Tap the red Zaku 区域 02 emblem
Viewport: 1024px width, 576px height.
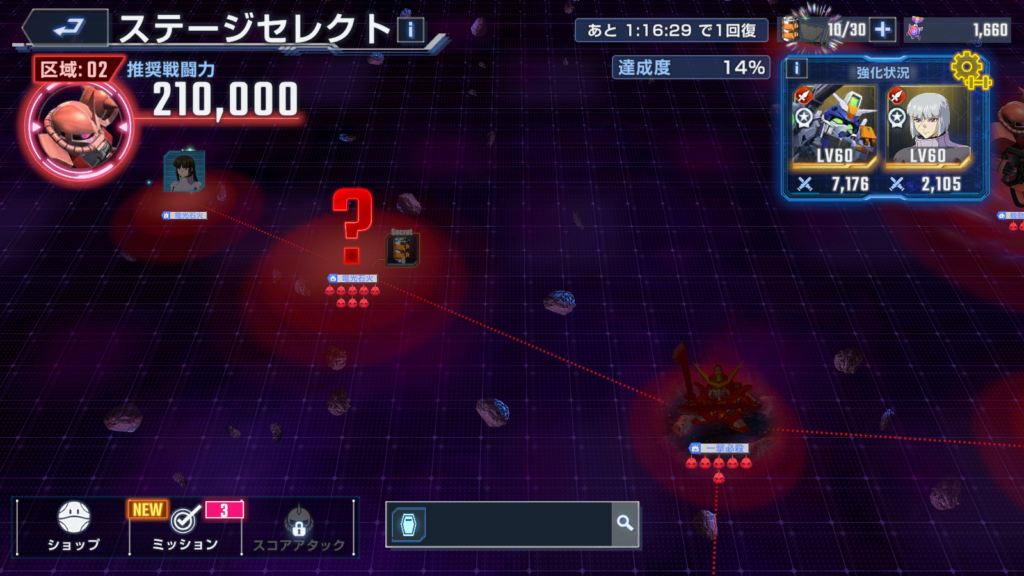70,125
